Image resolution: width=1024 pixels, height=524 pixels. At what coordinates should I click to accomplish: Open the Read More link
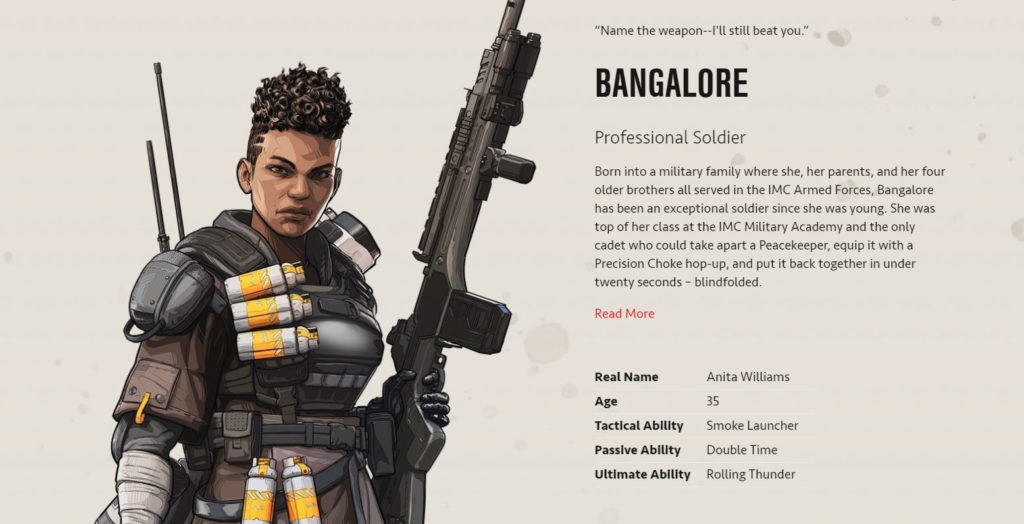624,314
